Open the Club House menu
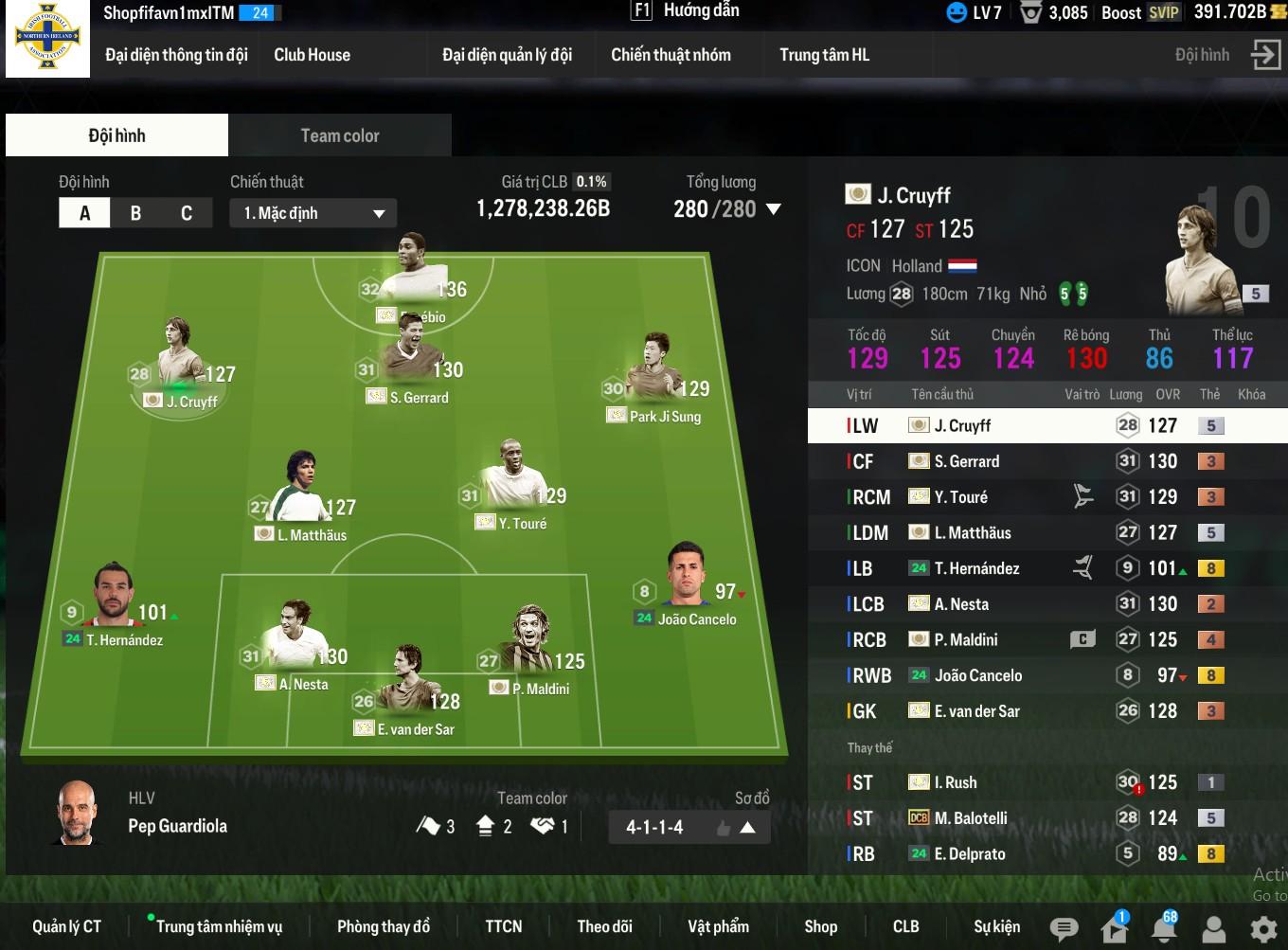 pos(312,55)
